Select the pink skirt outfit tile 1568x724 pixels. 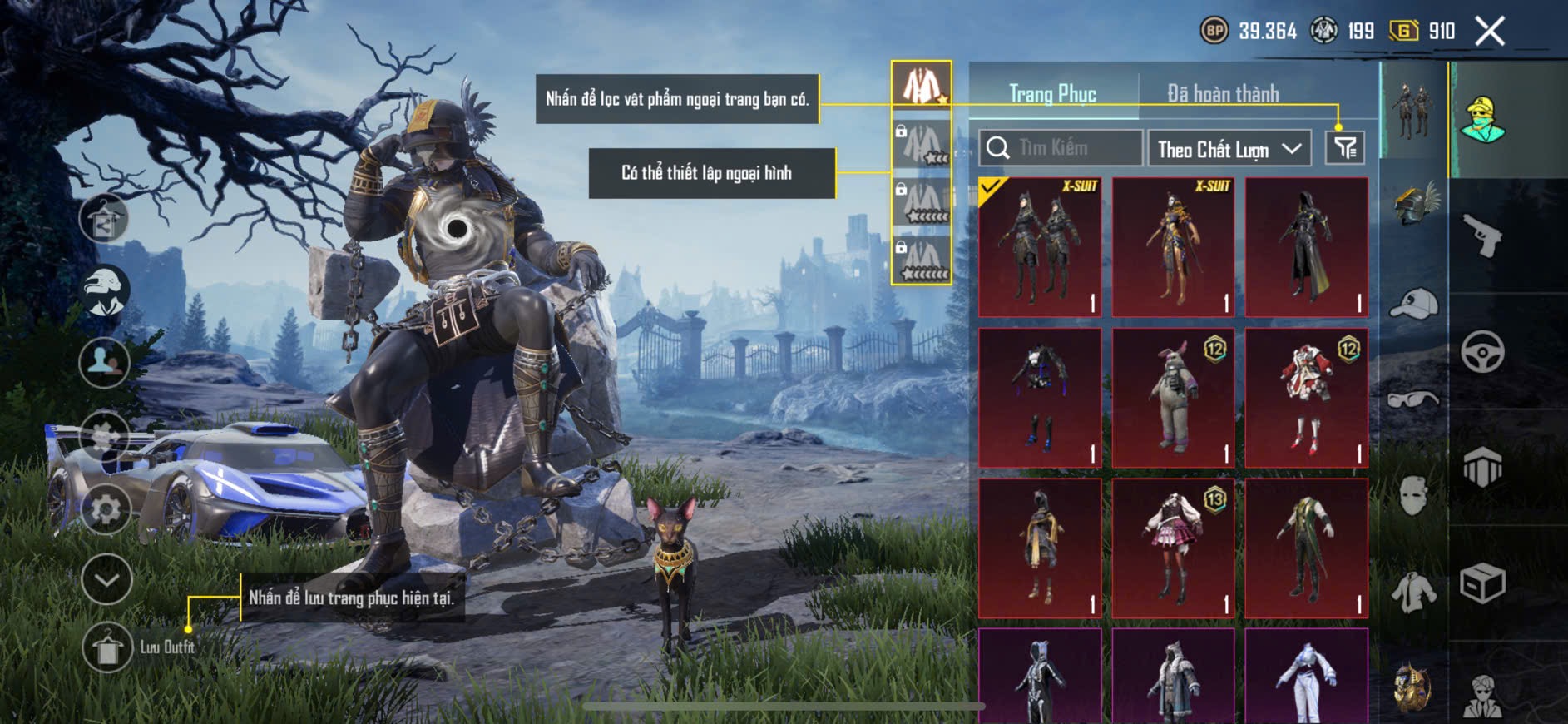click(x=1173, y=548)
